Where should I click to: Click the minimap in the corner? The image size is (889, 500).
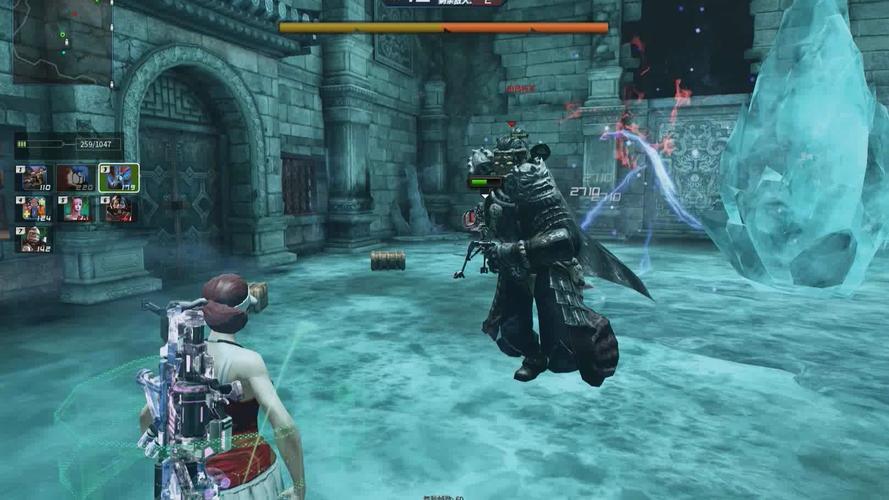[62, 40]
